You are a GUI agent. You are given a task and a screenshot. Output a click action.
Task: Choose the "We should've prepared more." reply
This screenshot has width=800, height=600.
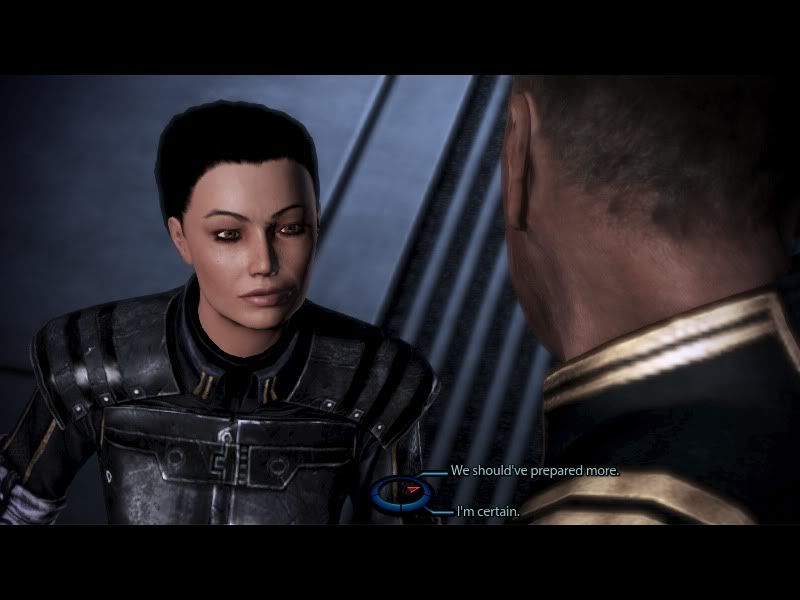pos(534,470)
